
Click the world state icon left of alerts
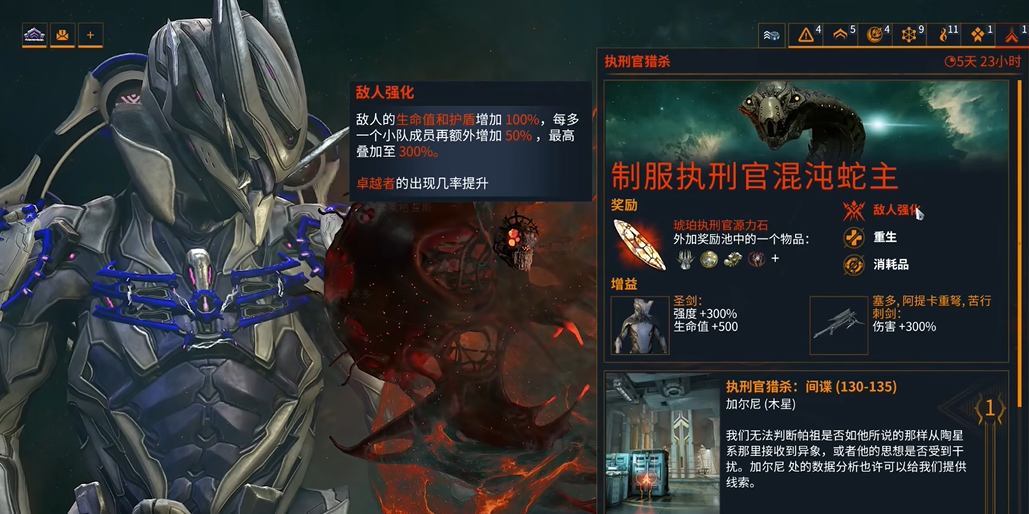772,35
